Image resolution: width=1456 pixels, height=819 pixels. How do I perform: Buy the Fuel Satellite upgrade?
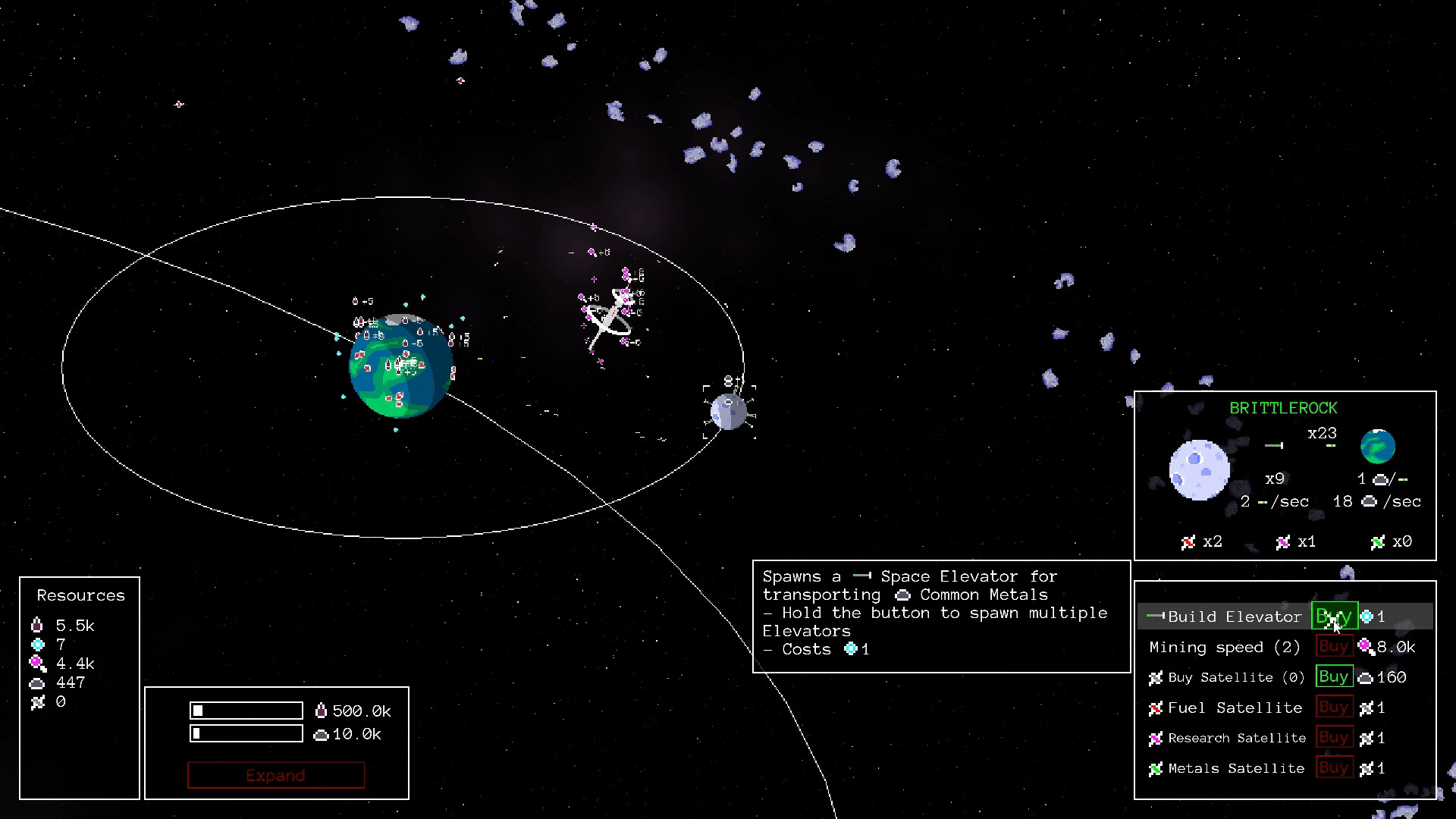pyautogui.click(x=1333, y=708)
